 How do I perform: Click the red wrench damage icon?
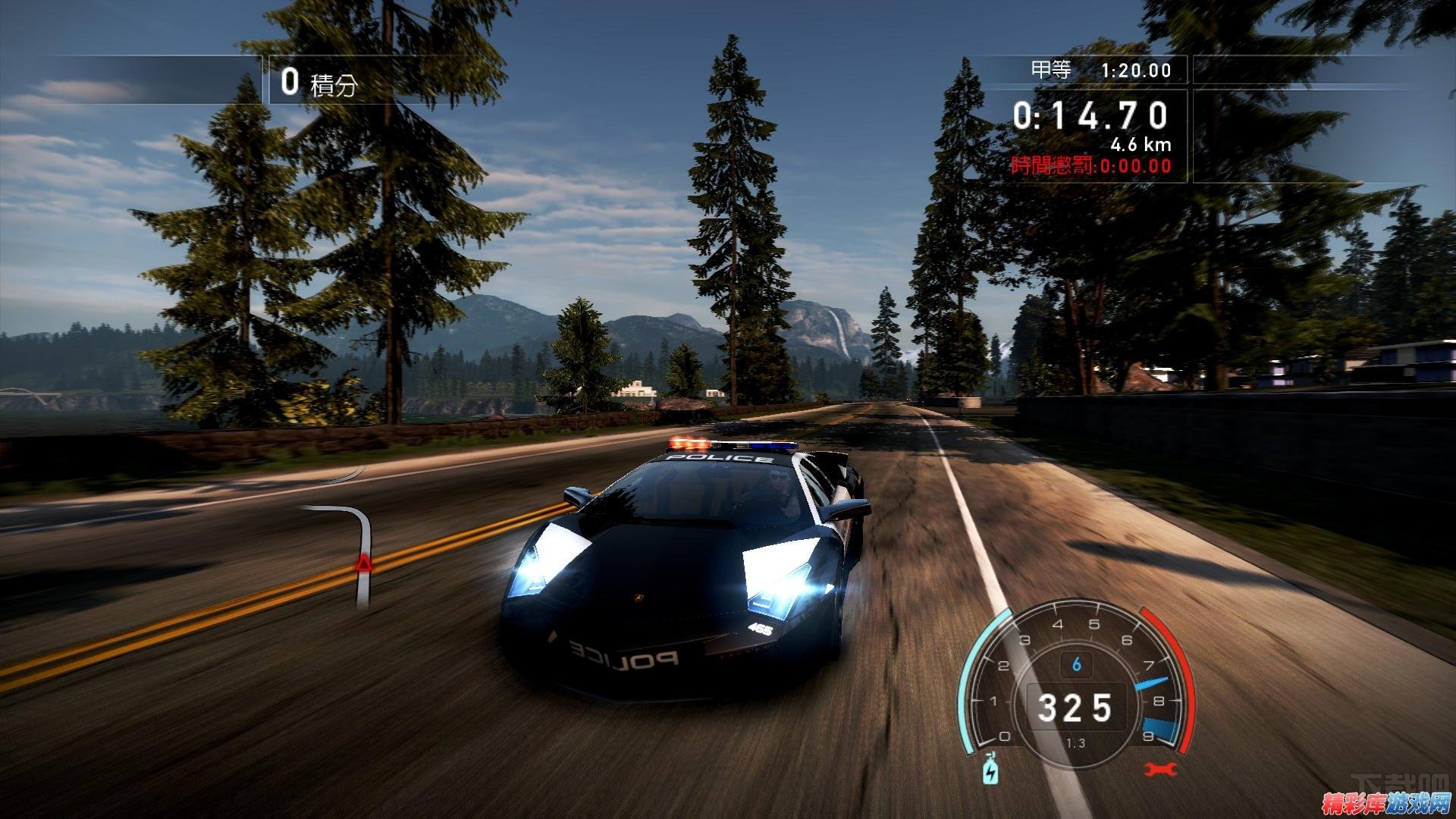point(1160,770)
